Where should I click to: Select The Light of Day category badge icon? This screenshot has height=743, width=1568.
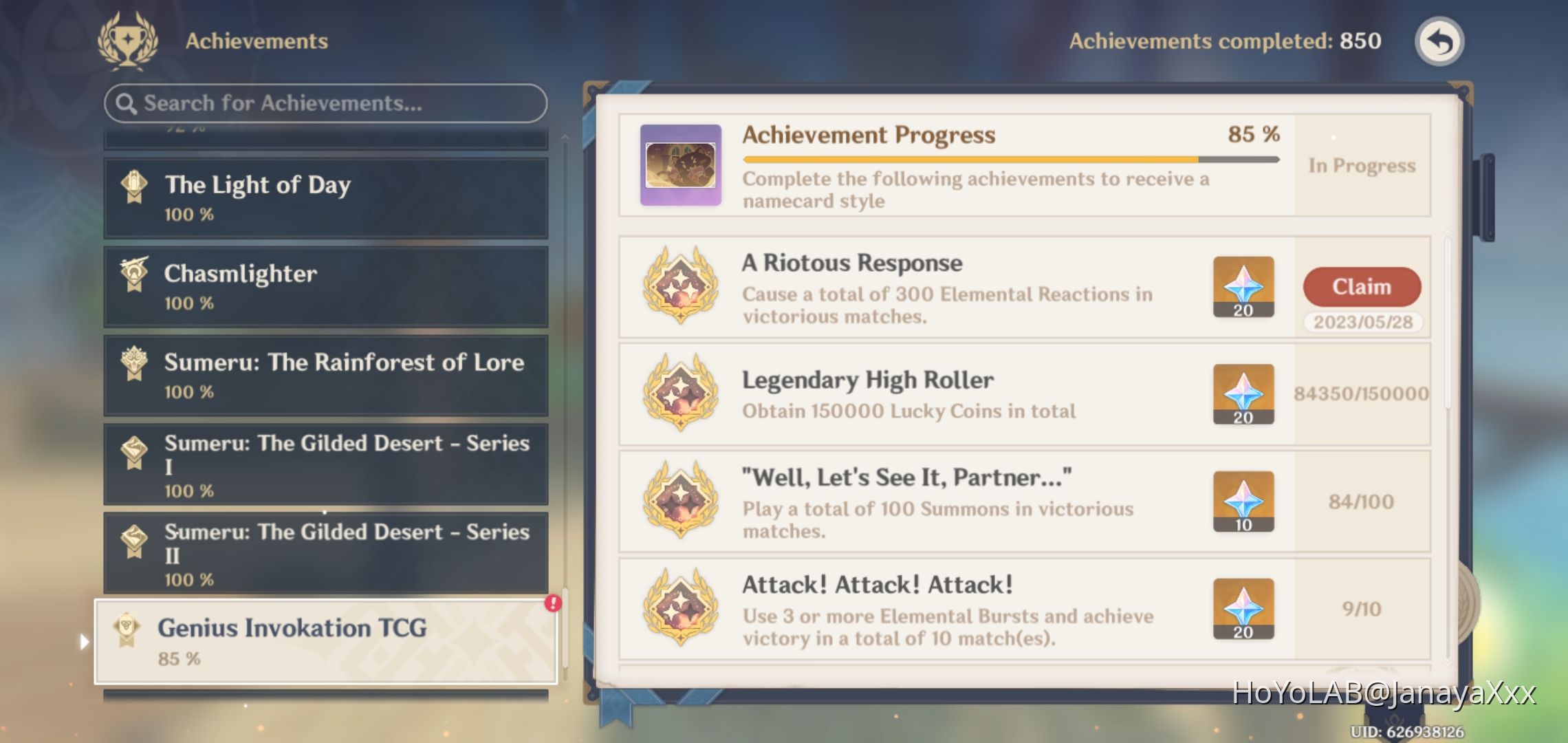coord(135,184)
